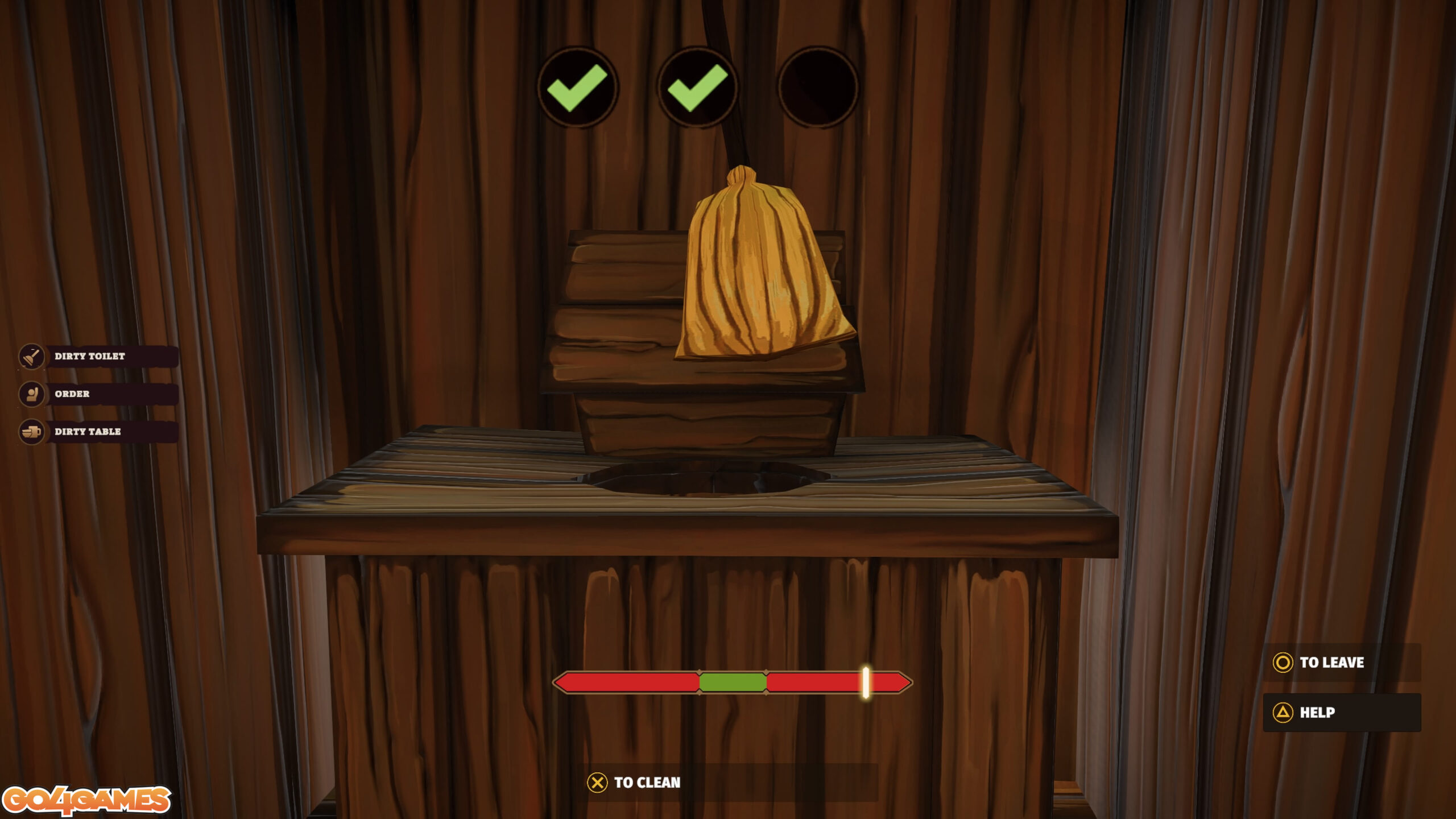Image resolution: width=1456 pixels, height=819 pixels.
Task: Click the GO4GAMES watermark logo
Action: click(x=86, y=800)
